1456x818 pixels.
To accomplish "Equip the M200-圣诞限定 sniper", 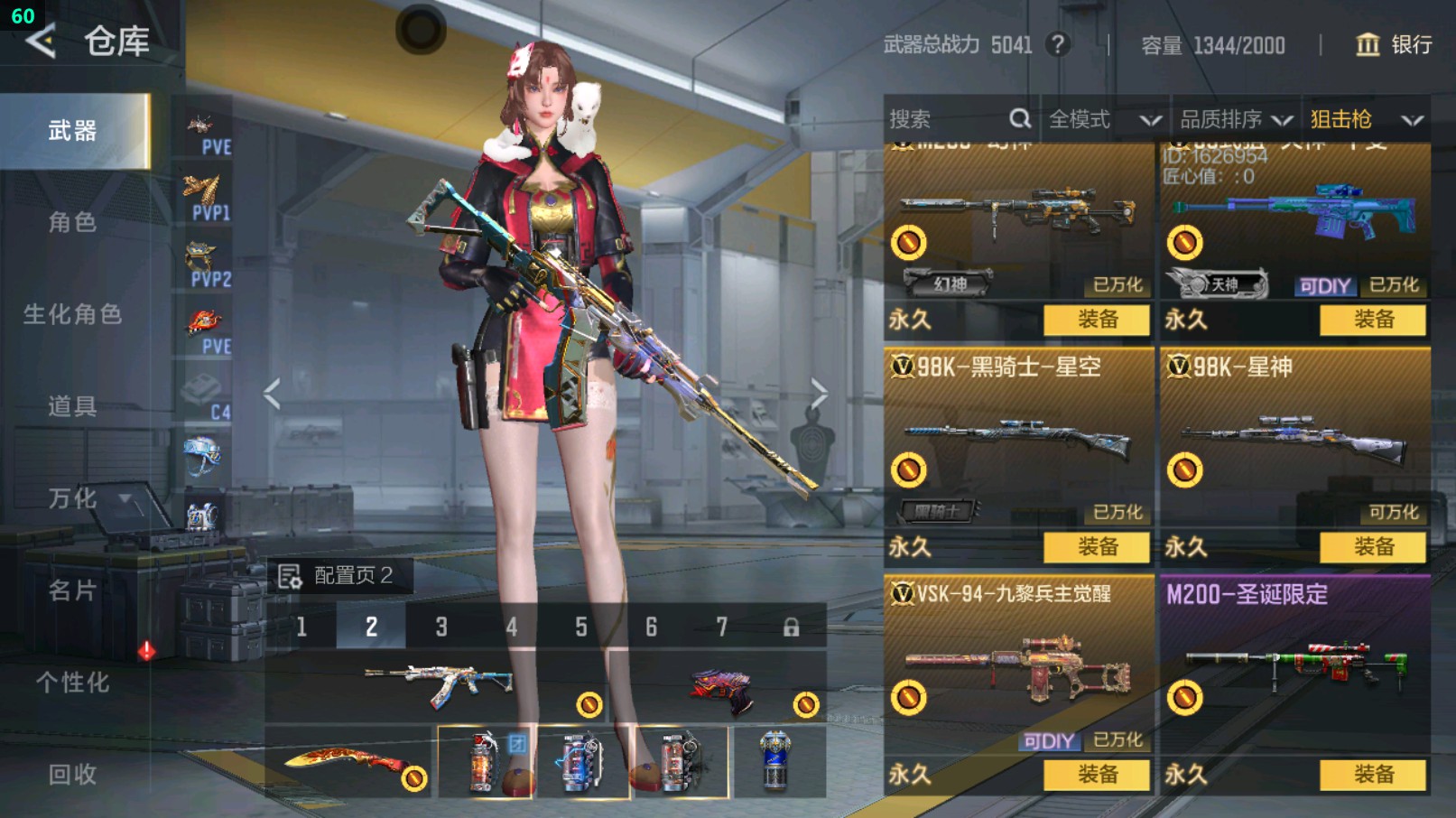I will click(1374, 774).
